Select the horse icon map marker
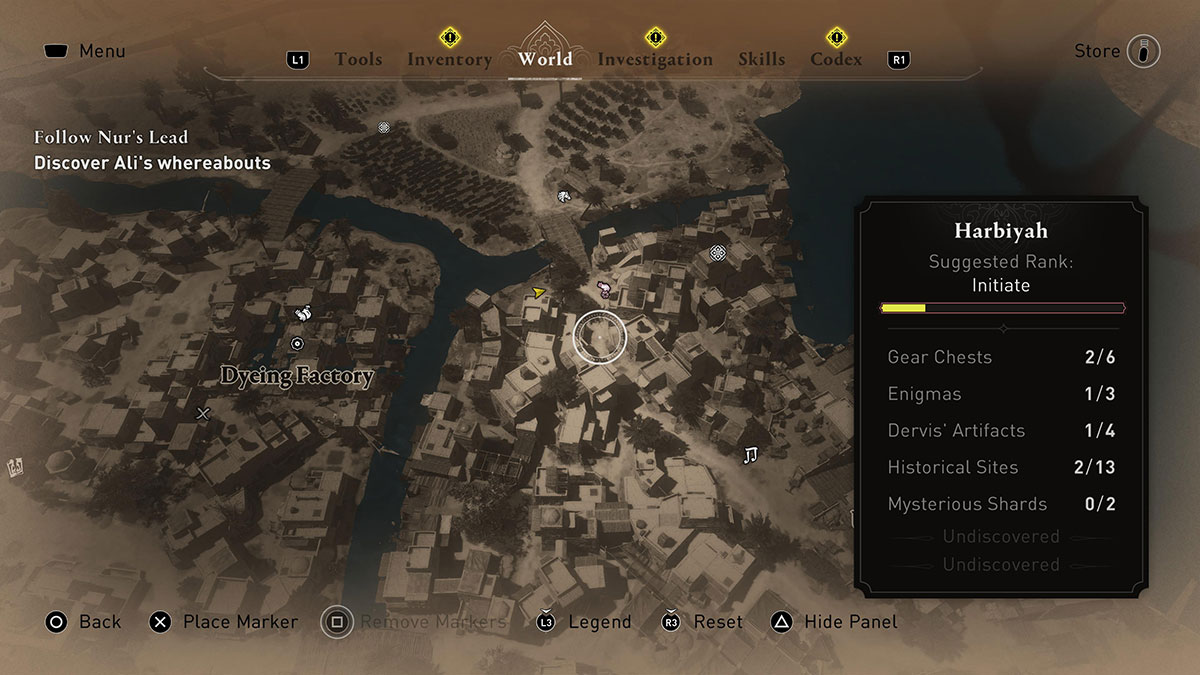Image resolution: width=1200 pixels, height=675 pixels. click(x=564, y=196)
